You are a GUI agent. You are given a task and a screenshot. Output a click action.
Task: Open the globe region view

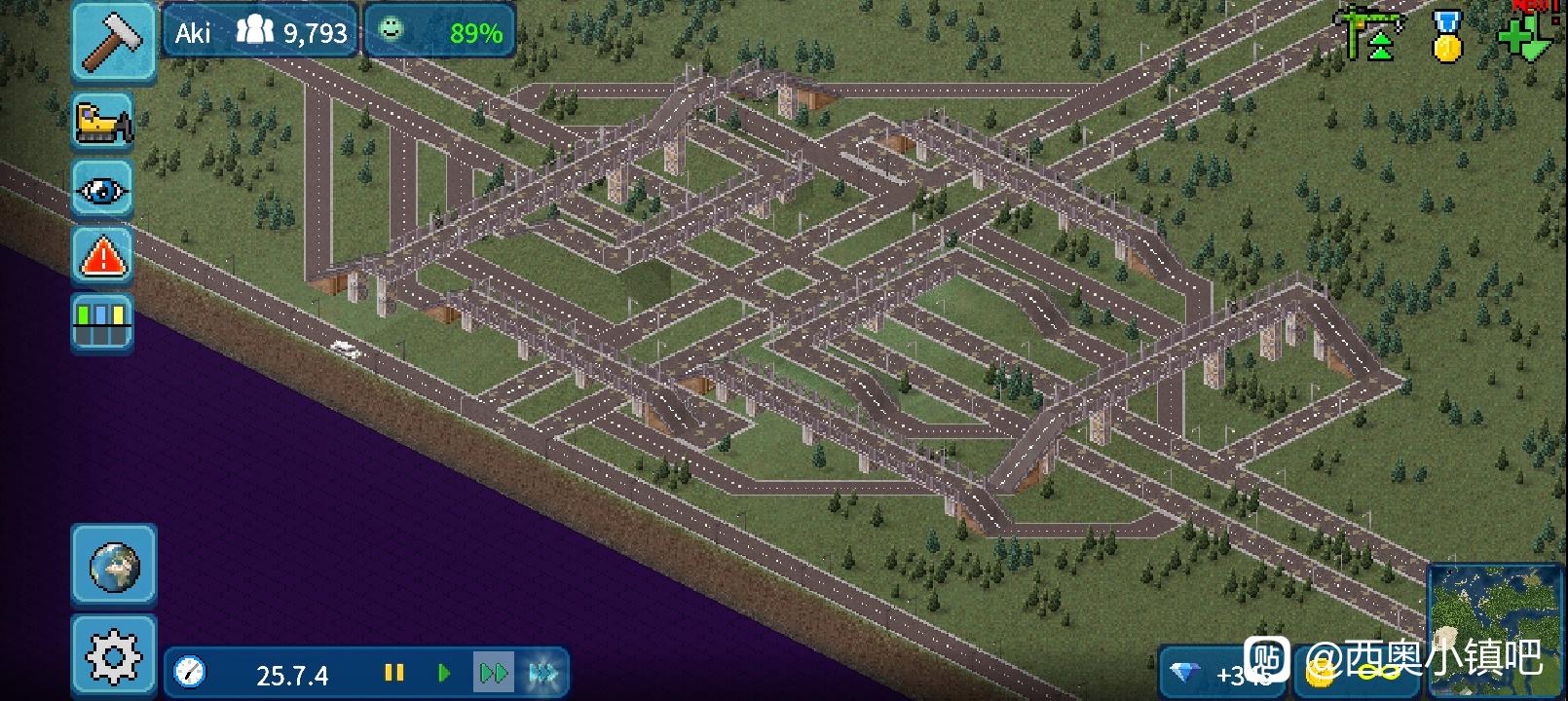coord(114,565)
